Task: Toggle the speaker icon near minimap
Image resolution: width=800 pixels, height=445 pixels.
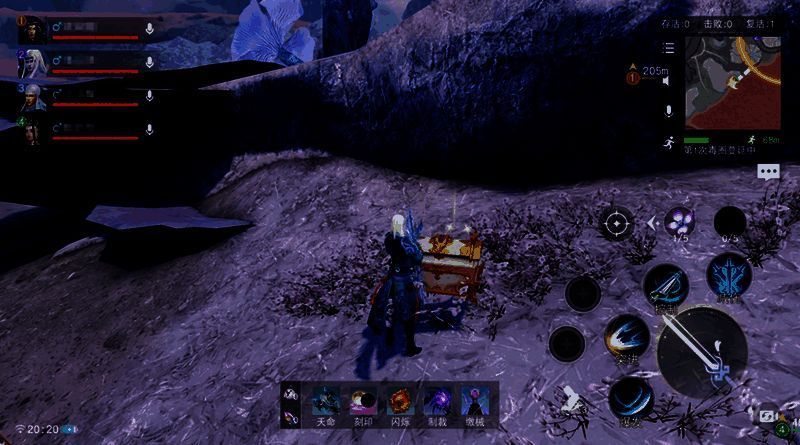Action: click(668, 110)
